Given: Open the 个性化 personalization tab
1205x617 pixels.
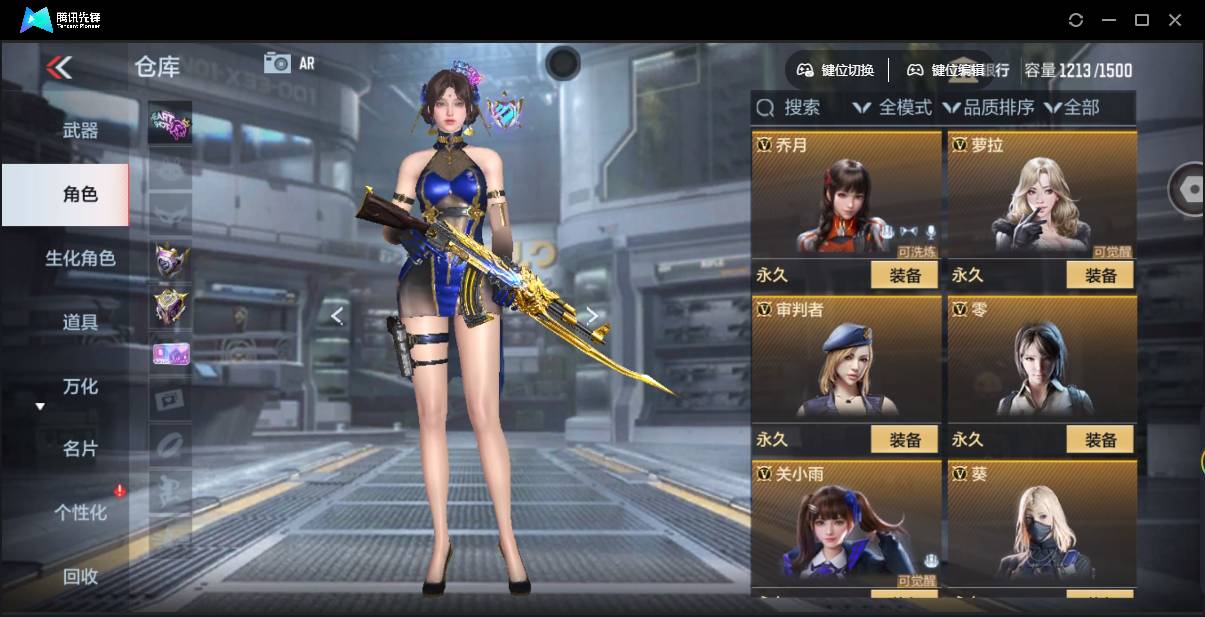Looking at the screenshot, I should pos(80,513).
